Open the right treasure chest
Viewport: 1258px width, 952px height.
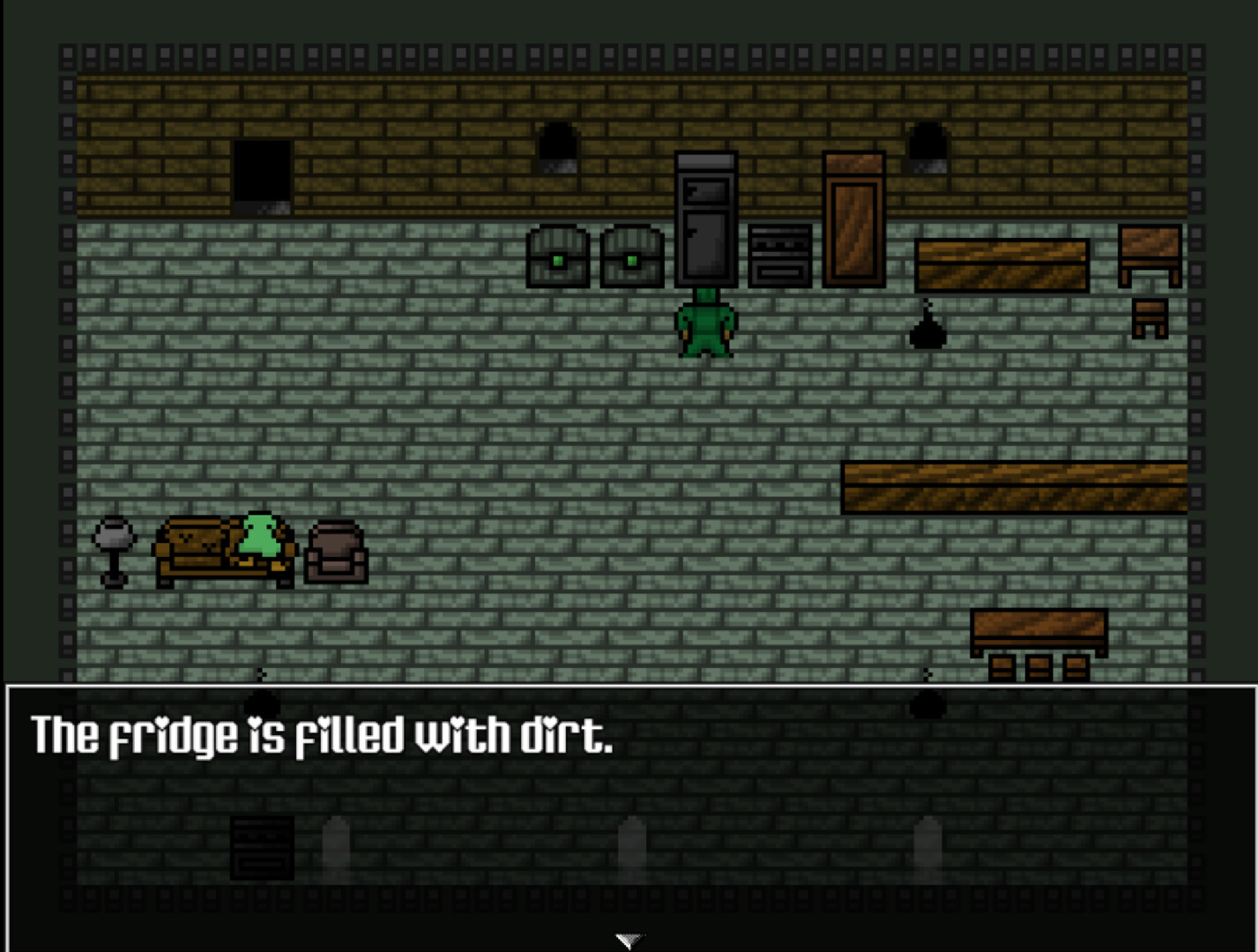[631, 257]
